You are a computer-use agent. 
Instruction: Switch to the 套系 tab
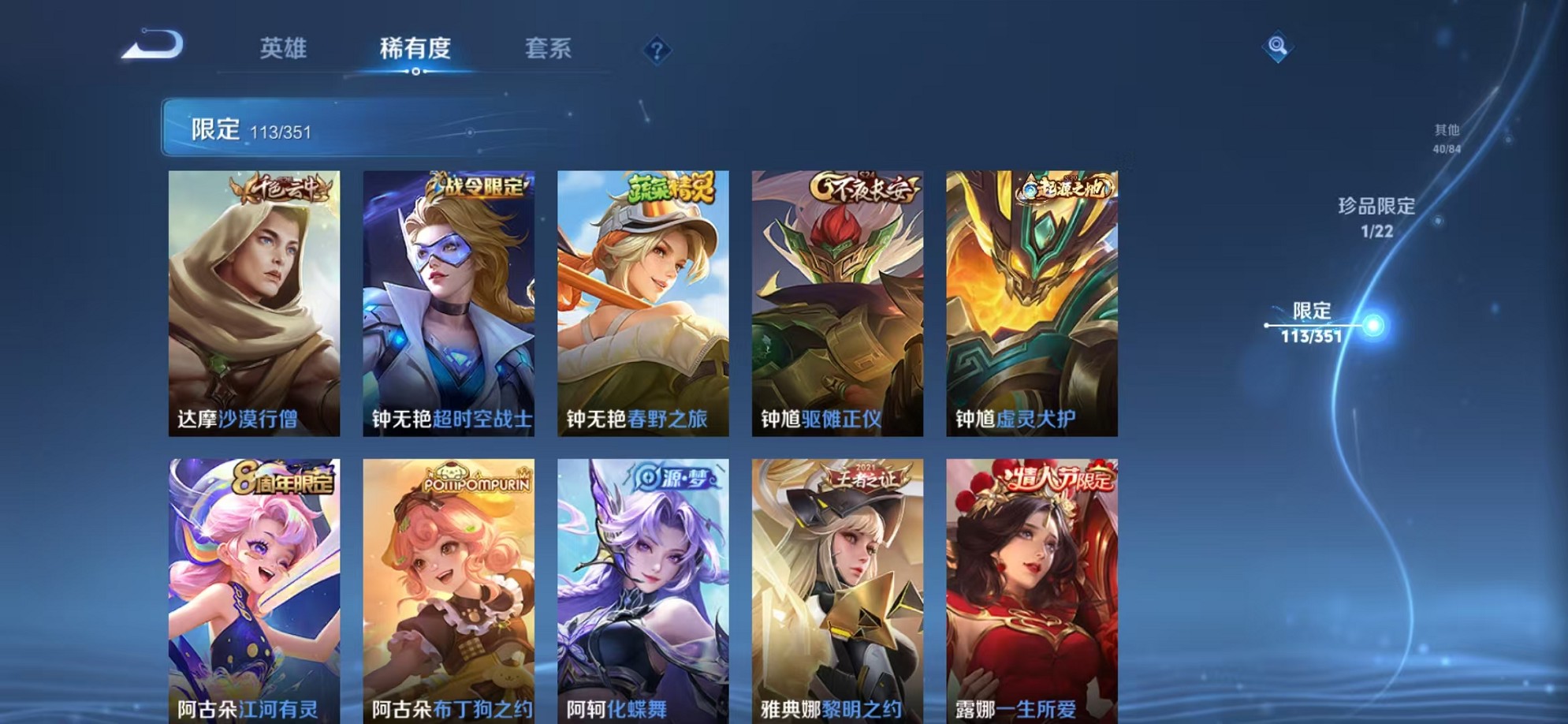[550, 49]
